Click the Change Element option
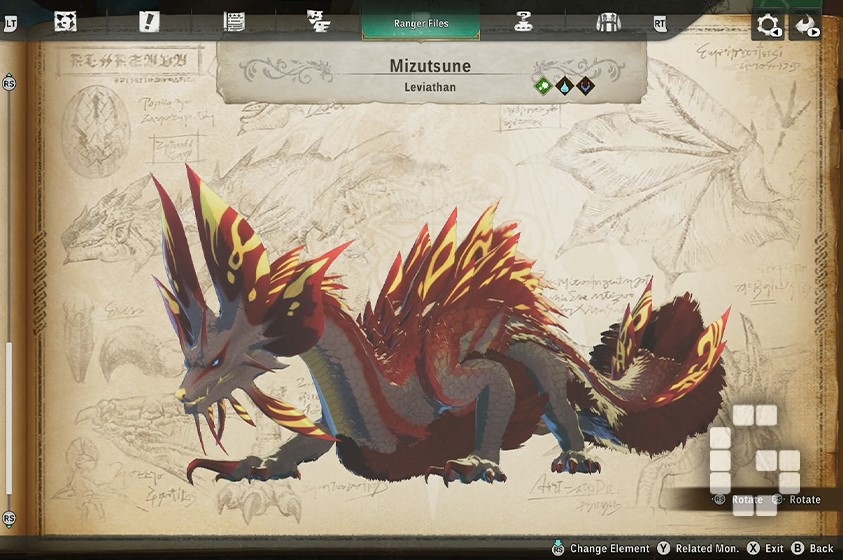Screen dimensions: 843x560 [x=600, y=549]
